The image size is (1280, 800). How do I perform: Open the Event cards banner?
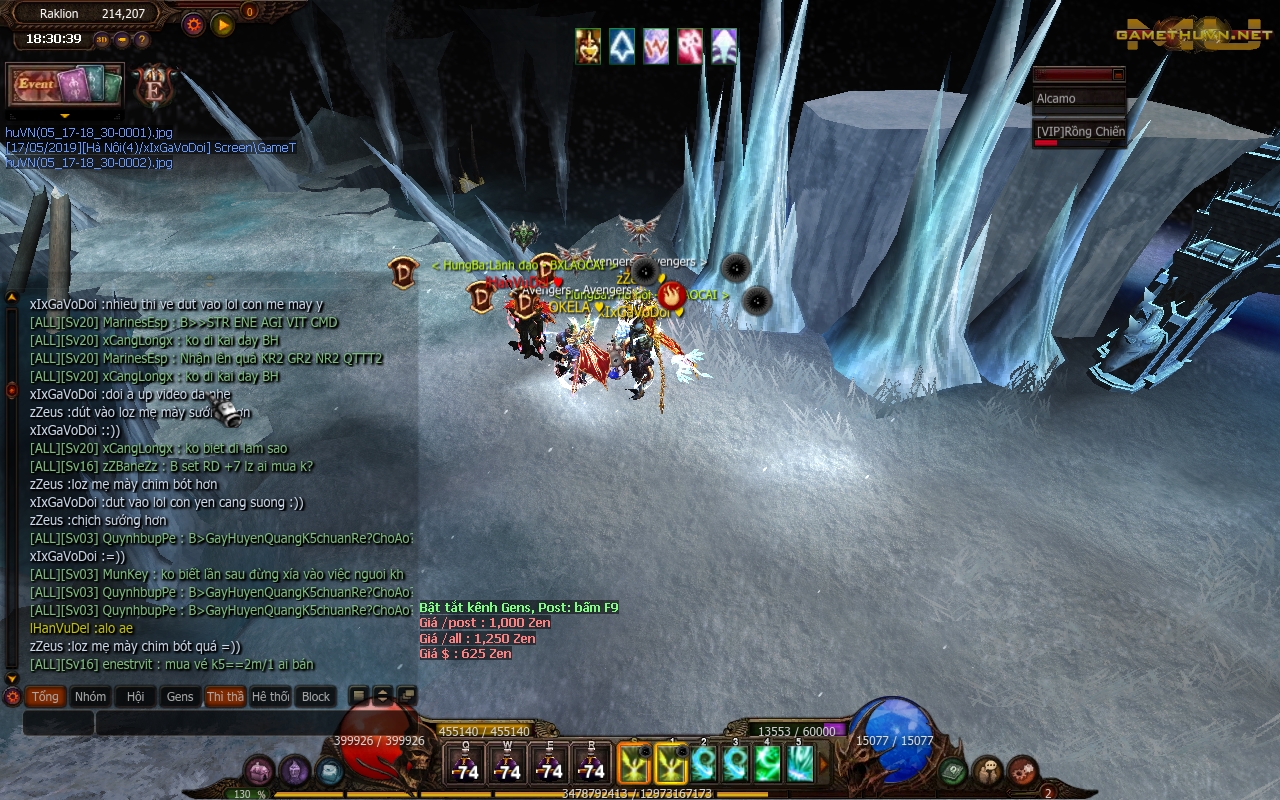coord(65,86)
